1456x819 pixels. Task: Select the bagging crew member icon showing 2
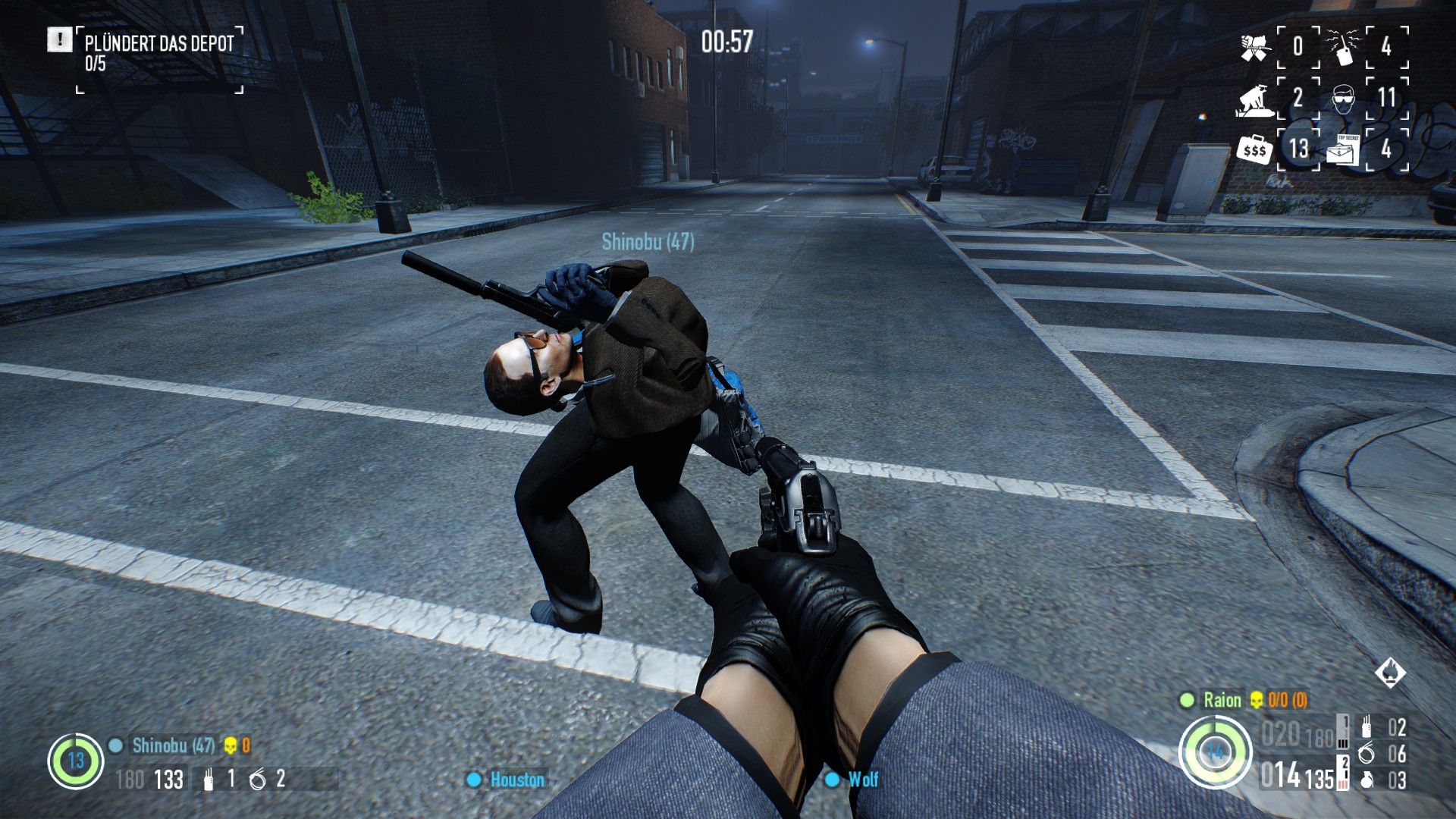point(1255,99)
